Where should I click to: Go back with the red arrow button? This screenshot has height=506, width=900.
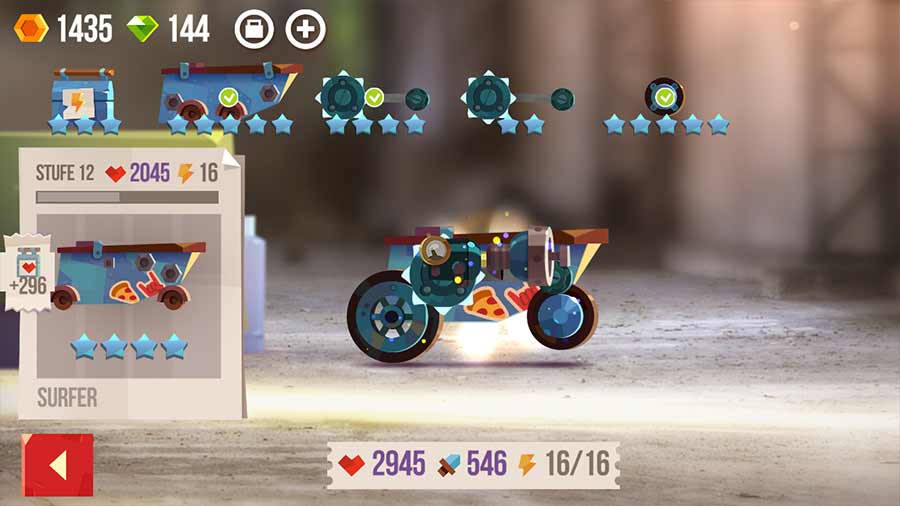coord(57,465)
